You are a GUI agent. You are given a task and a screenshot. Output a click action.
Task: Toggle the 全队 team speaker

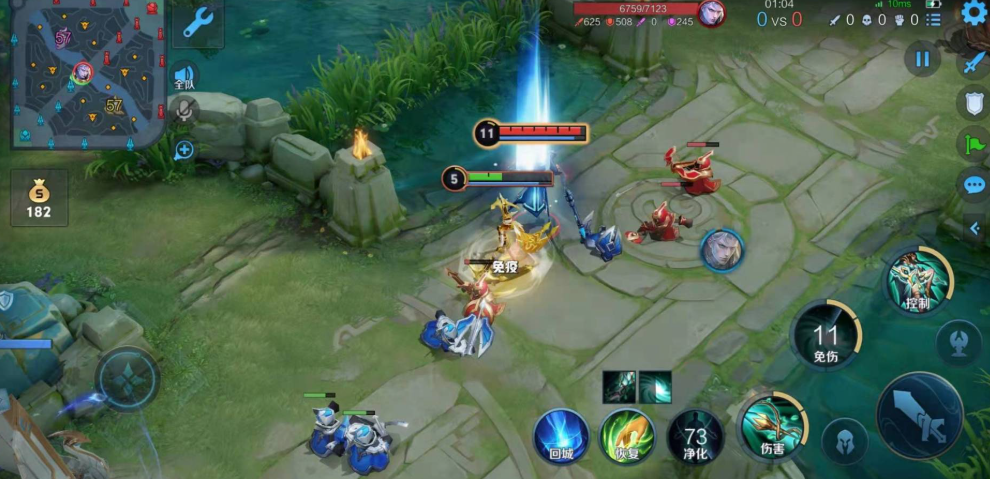point(184,77)
